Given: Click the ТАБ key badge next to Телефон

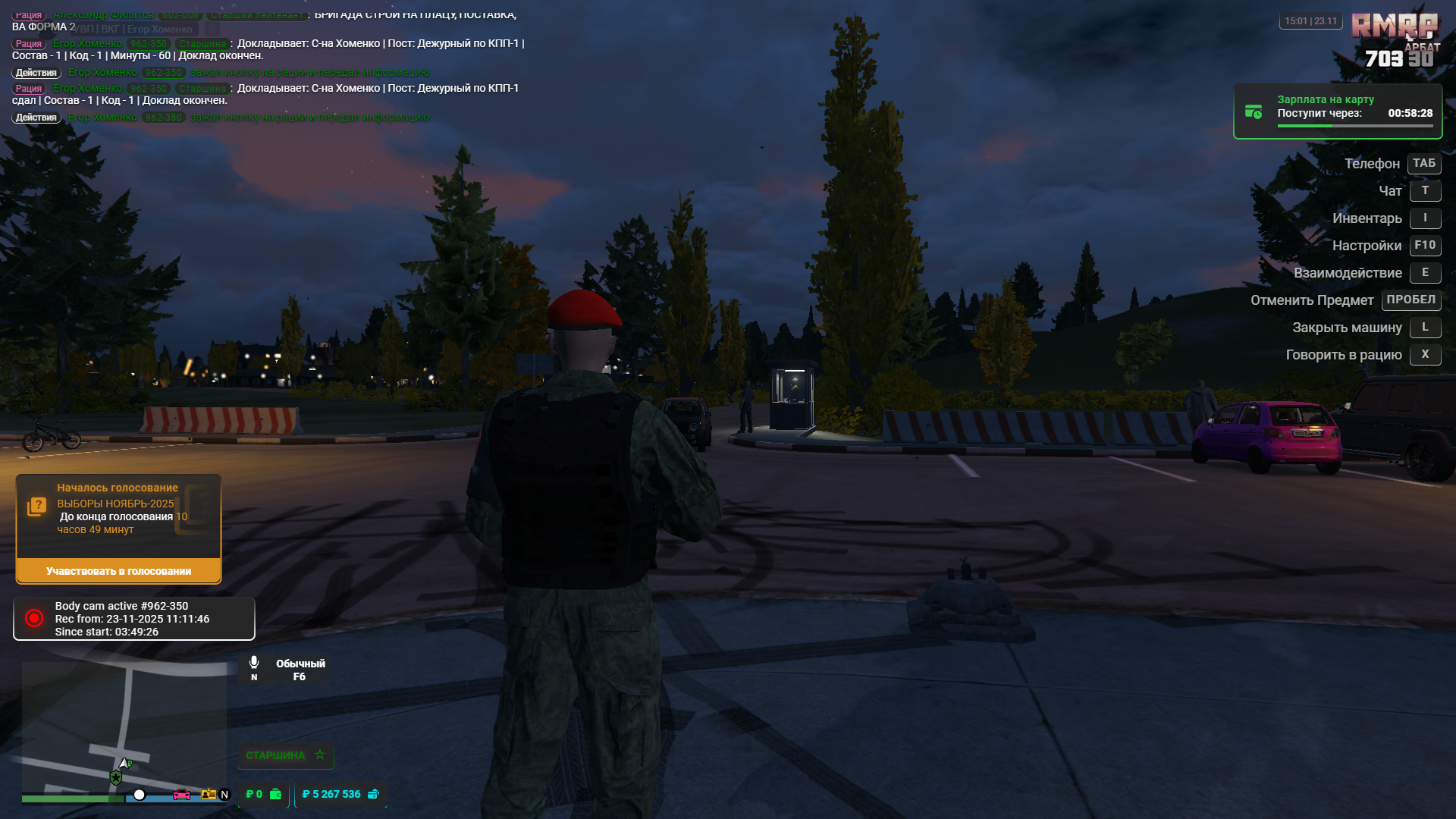Looking at the screenshot, I should [1423, 163].
